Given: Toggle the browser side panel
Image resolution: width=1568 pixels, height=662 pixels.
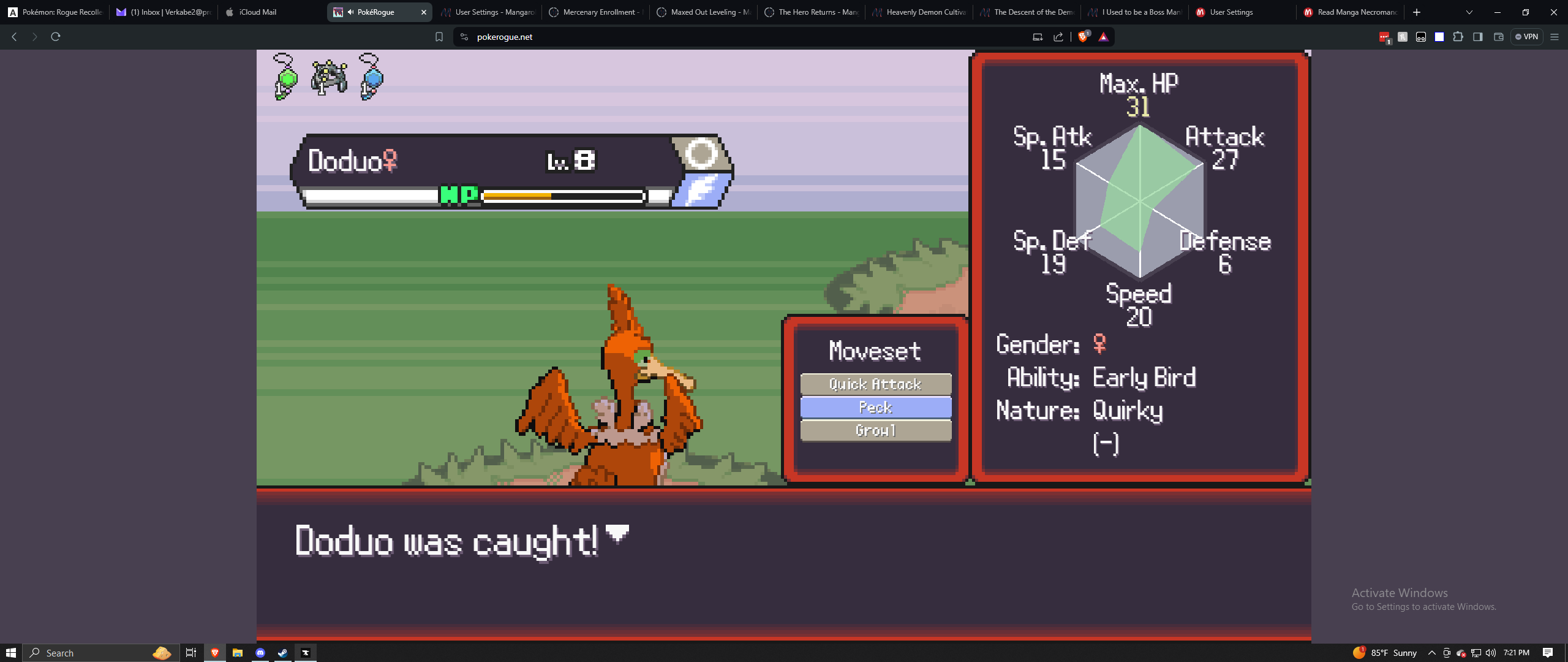Looking at the screenshot, I should tap(1478, 37).
